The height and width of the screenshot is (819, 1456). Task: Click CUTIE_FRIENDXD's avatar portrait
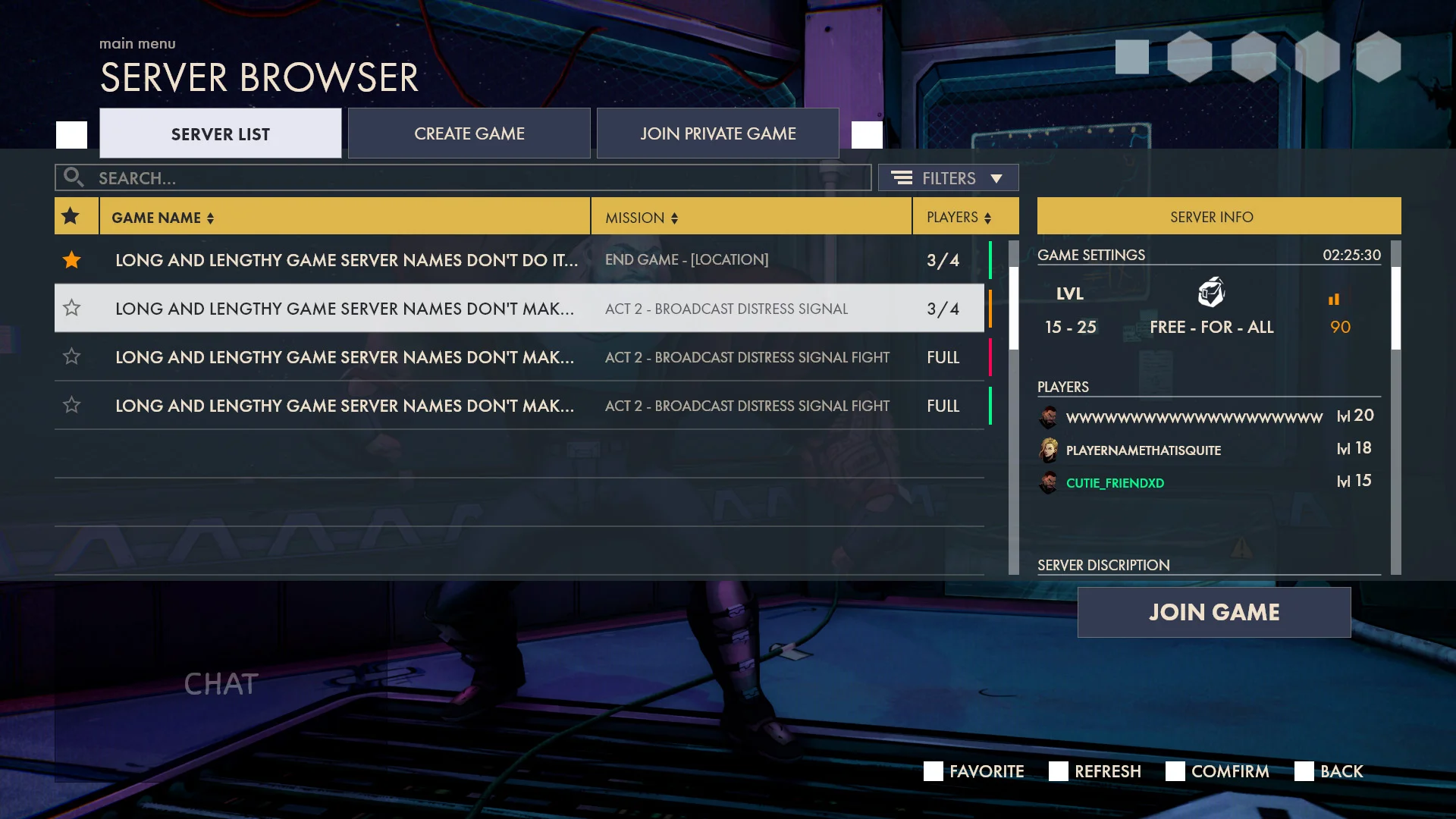pyautogui.click(x=1049, y=482)
